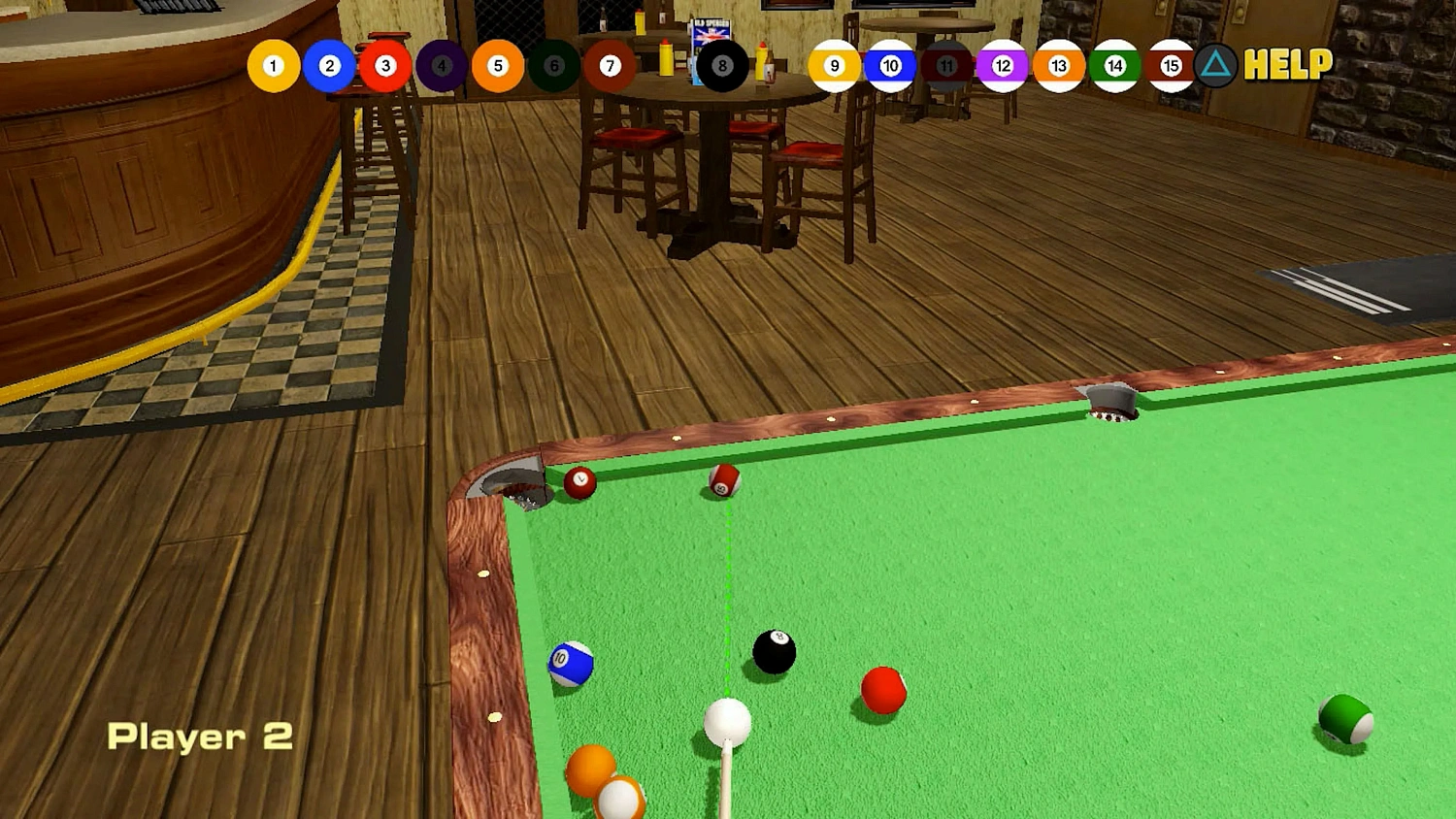Select the orange 5 ball indicator
Image resolution: width=1456 pixels, height=819 pixels.
pyautogui.click(x=497, y=65)
